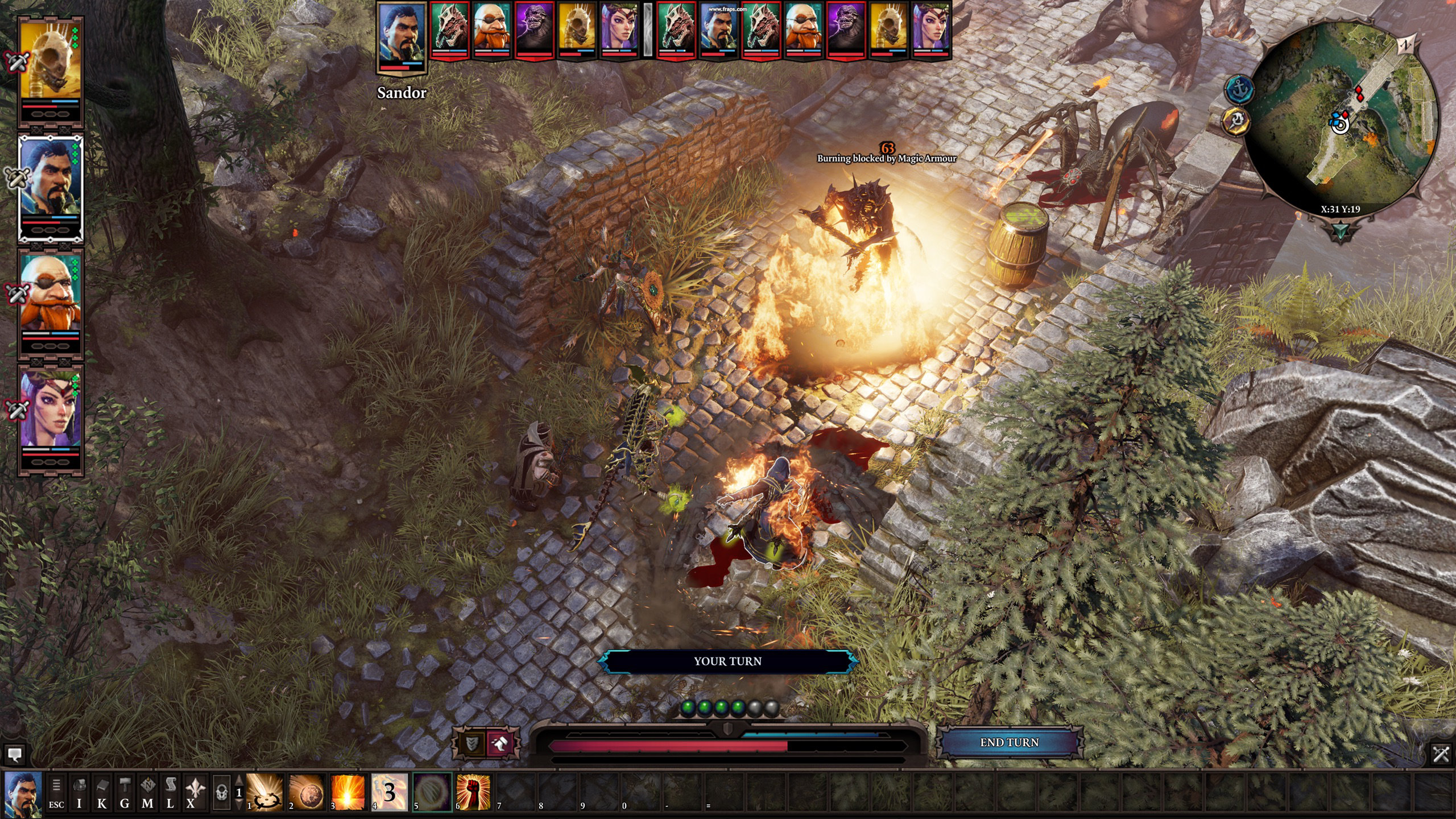Open the map compass icon
The height and width of the screenshot is (819, 1456).
click(x=147, y=792)
